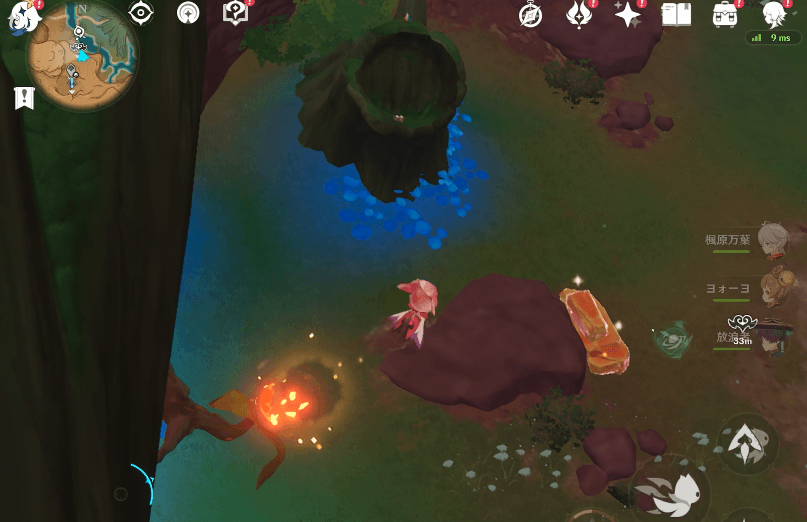Viewport: 807px width, 522px height.
Task: Open the backpack inventory
Action: click(x=725, y=15)
